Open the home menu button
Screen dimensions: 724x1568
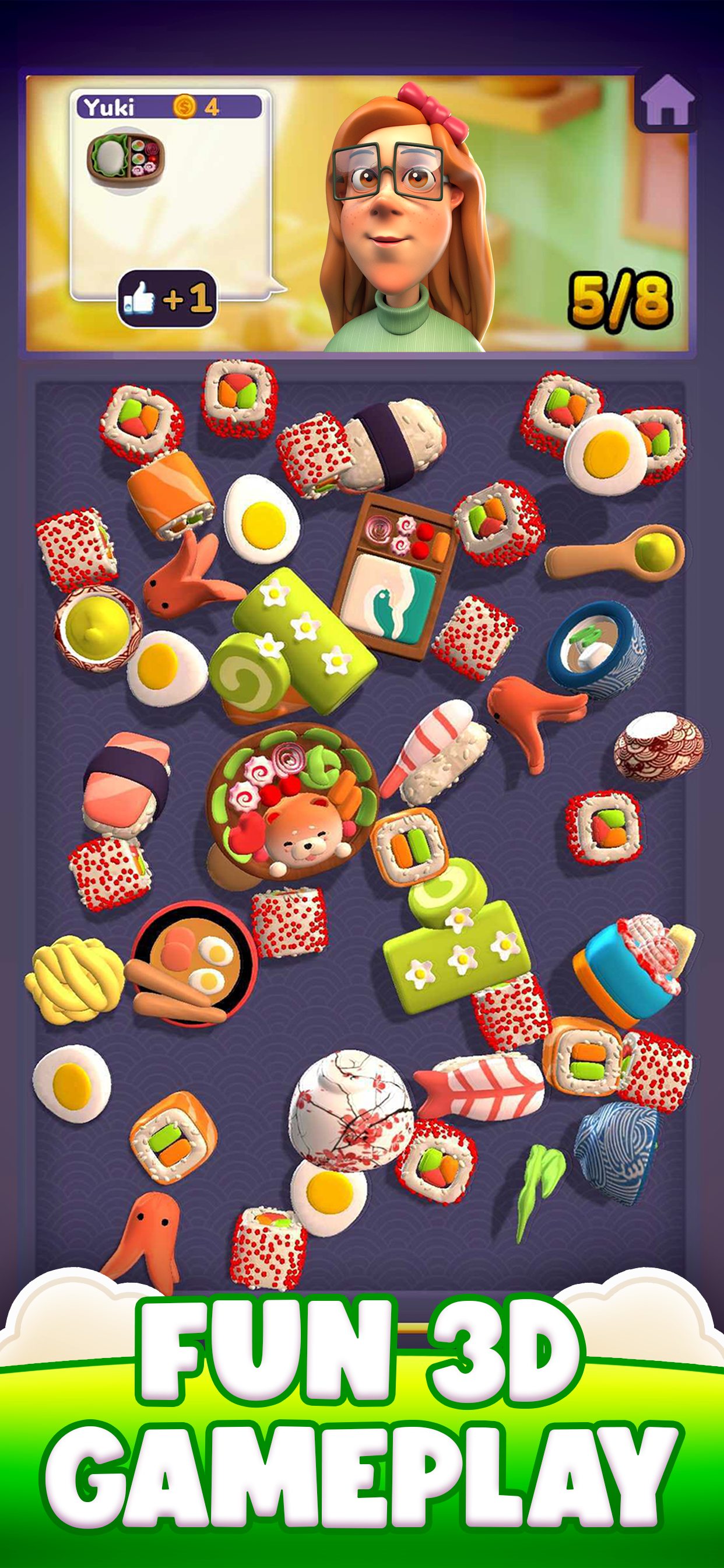(x=667, y=100)
